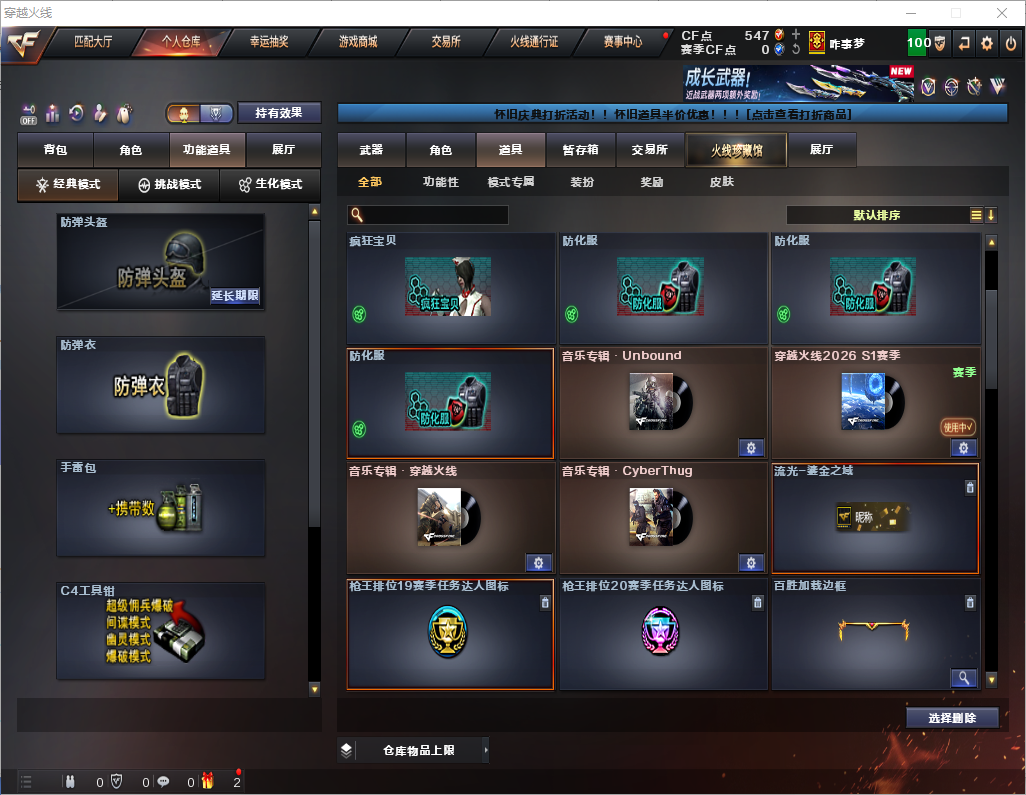Click the 选择删除 delete button
The height and width of the screenshot is (795, 1026).
click(952, 718)
